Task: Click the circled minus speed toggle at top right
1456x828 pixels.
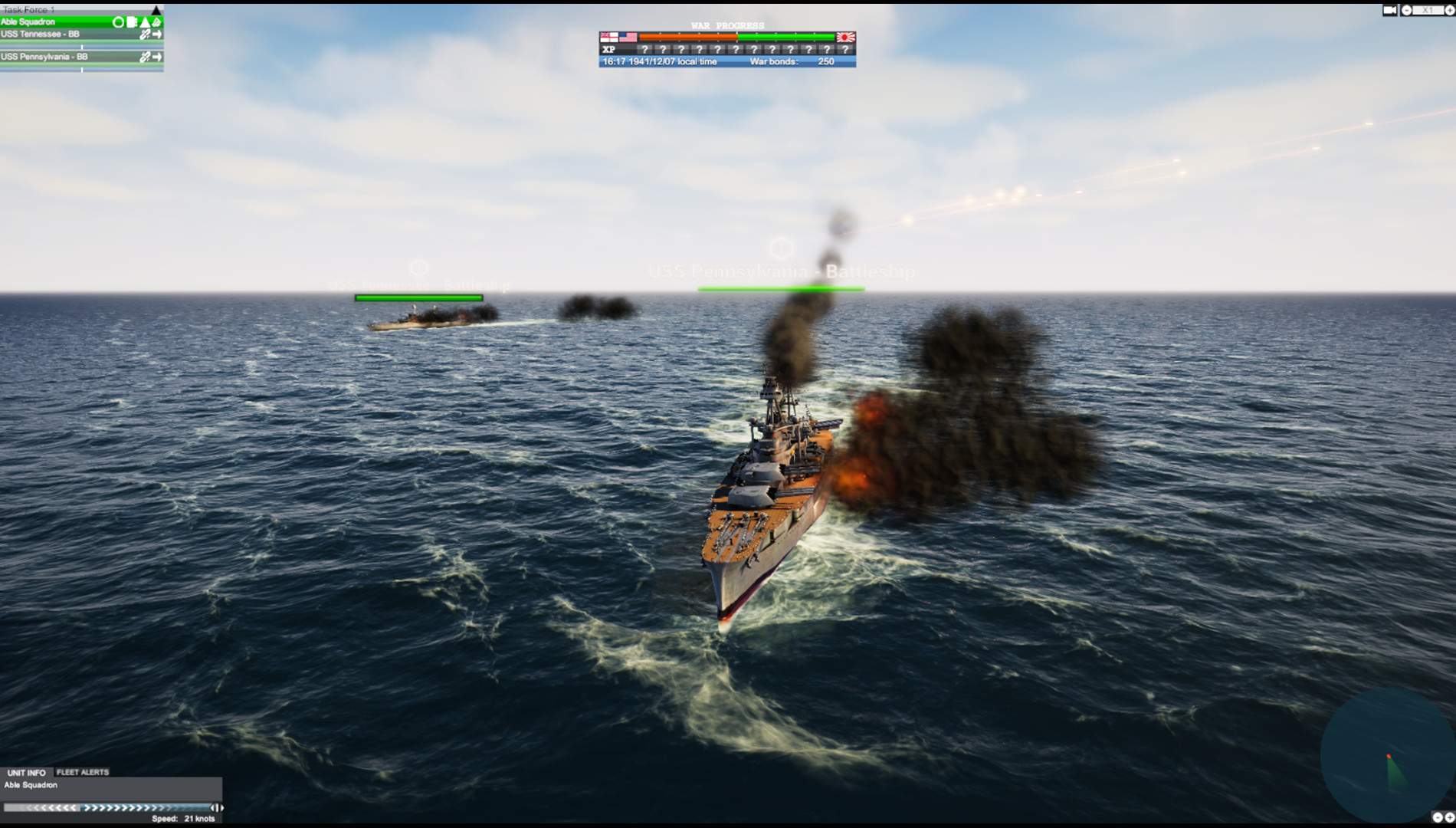Action: click(1407, 10)
